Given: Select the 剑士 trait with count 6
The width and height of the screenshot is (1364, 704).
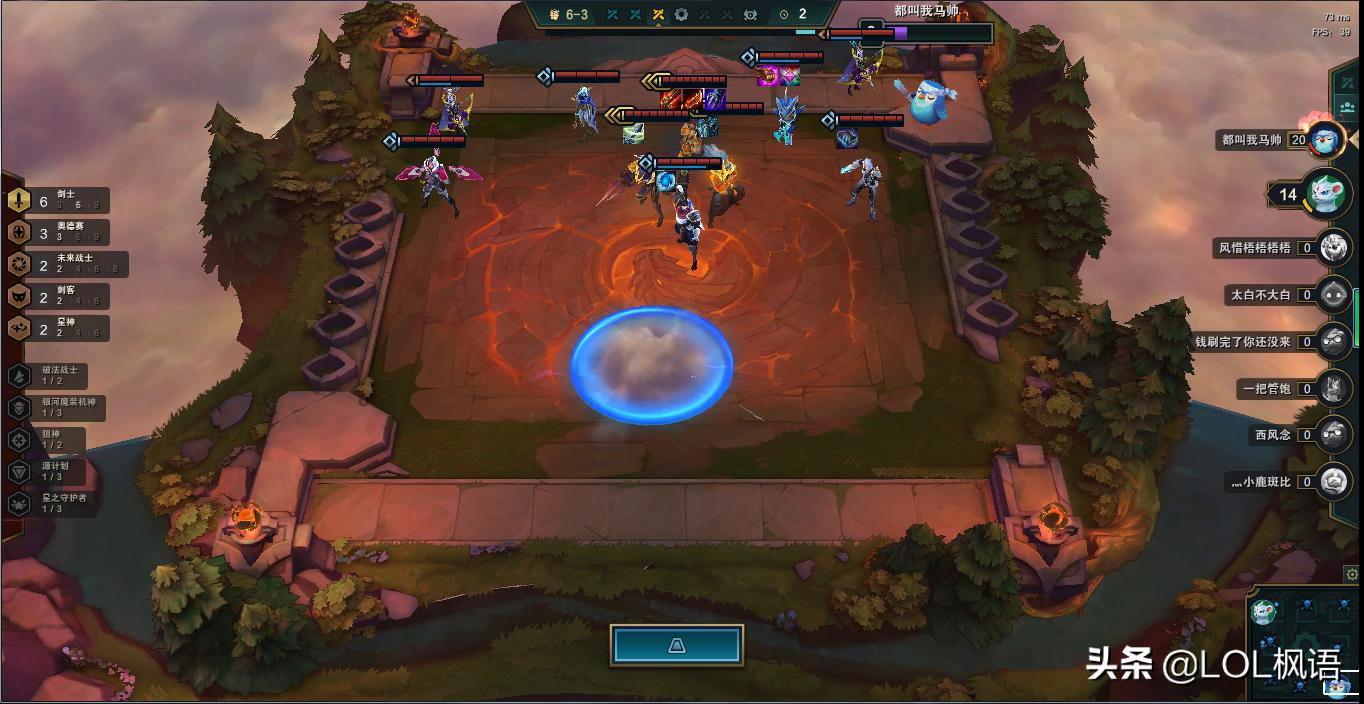Looking at the screenshot, I should click(60, 201).
